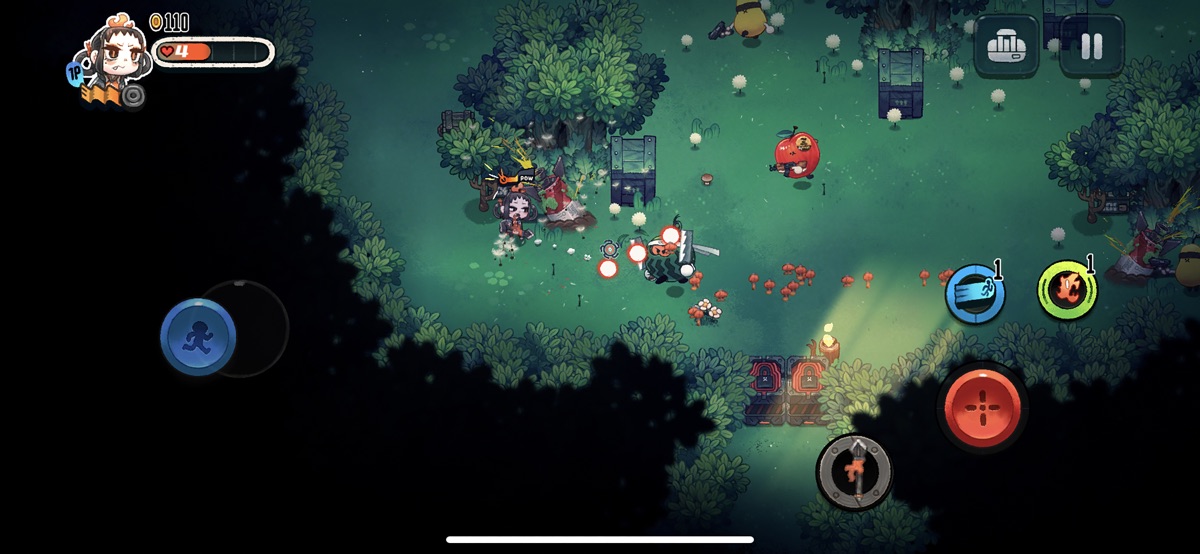1200x554 pixels.
Task: Open the backpack inventory button
Action: [x=1007, y=46]
